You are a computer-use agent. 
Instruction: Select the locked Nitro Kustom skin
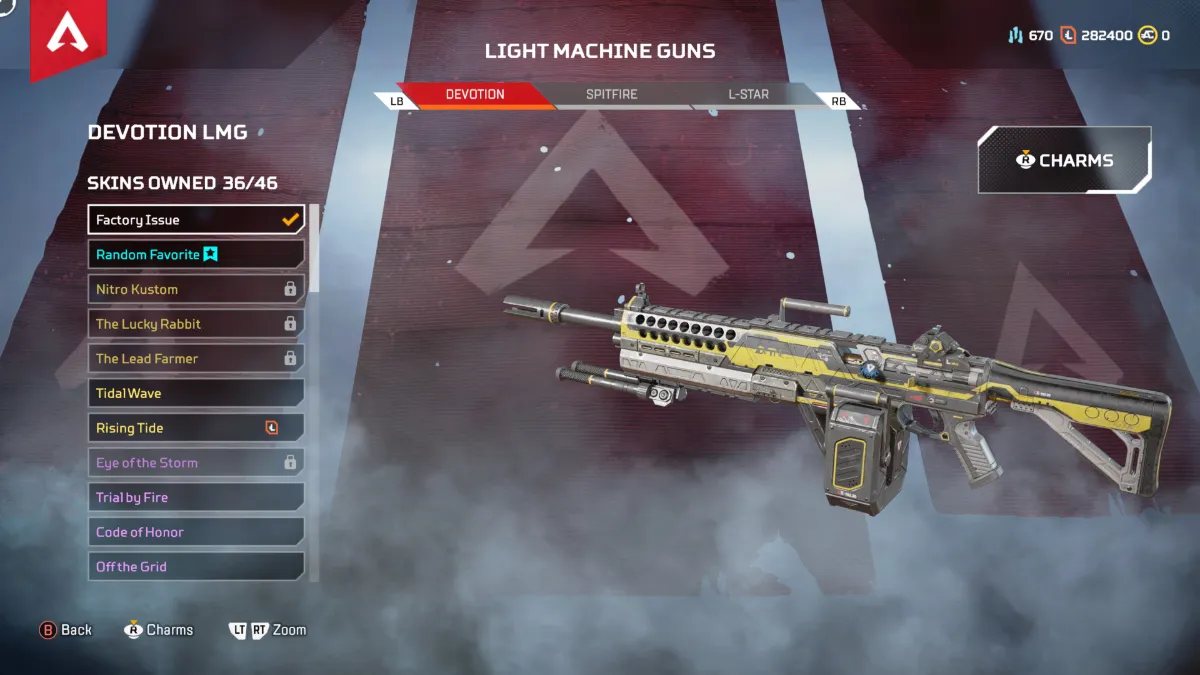point(196,290)
